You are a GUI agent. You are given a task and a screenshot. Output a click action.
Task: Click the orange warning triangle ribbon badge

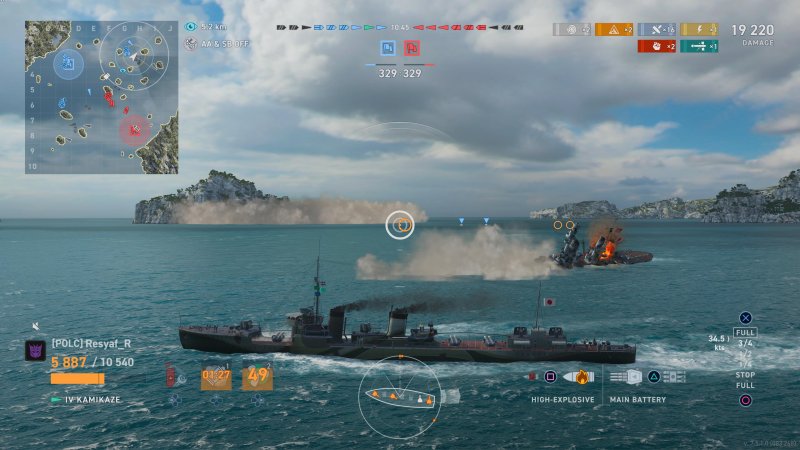614,30
